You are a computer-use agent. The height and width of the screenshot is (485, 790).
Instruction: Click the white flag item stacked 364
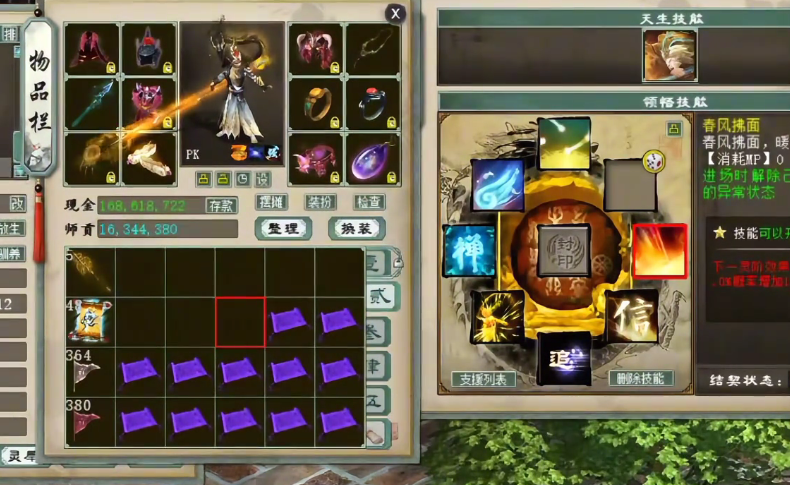[x=90, y=372]
